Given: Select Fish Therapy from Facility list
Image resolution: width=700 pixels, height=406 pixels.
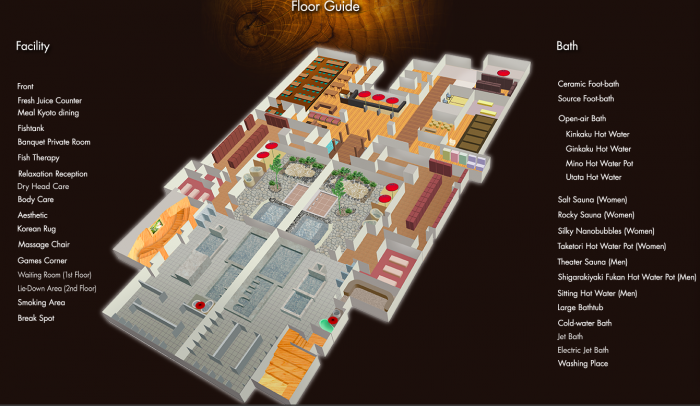Looking at the screenshot, I should point(38,157).
